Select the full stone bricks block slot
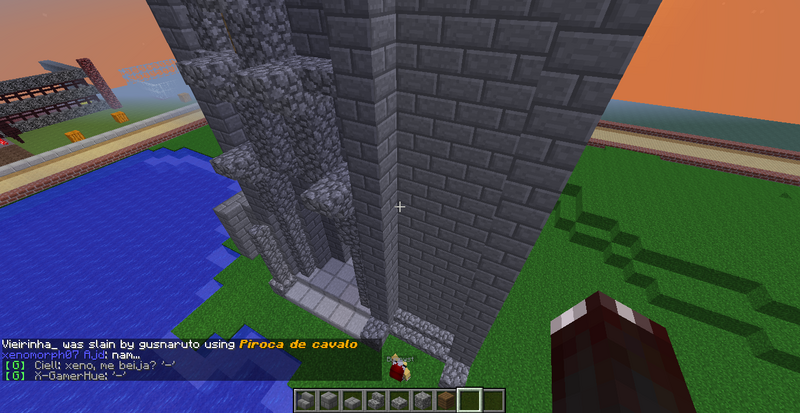800x413 pixels. (x=329, y=400)
